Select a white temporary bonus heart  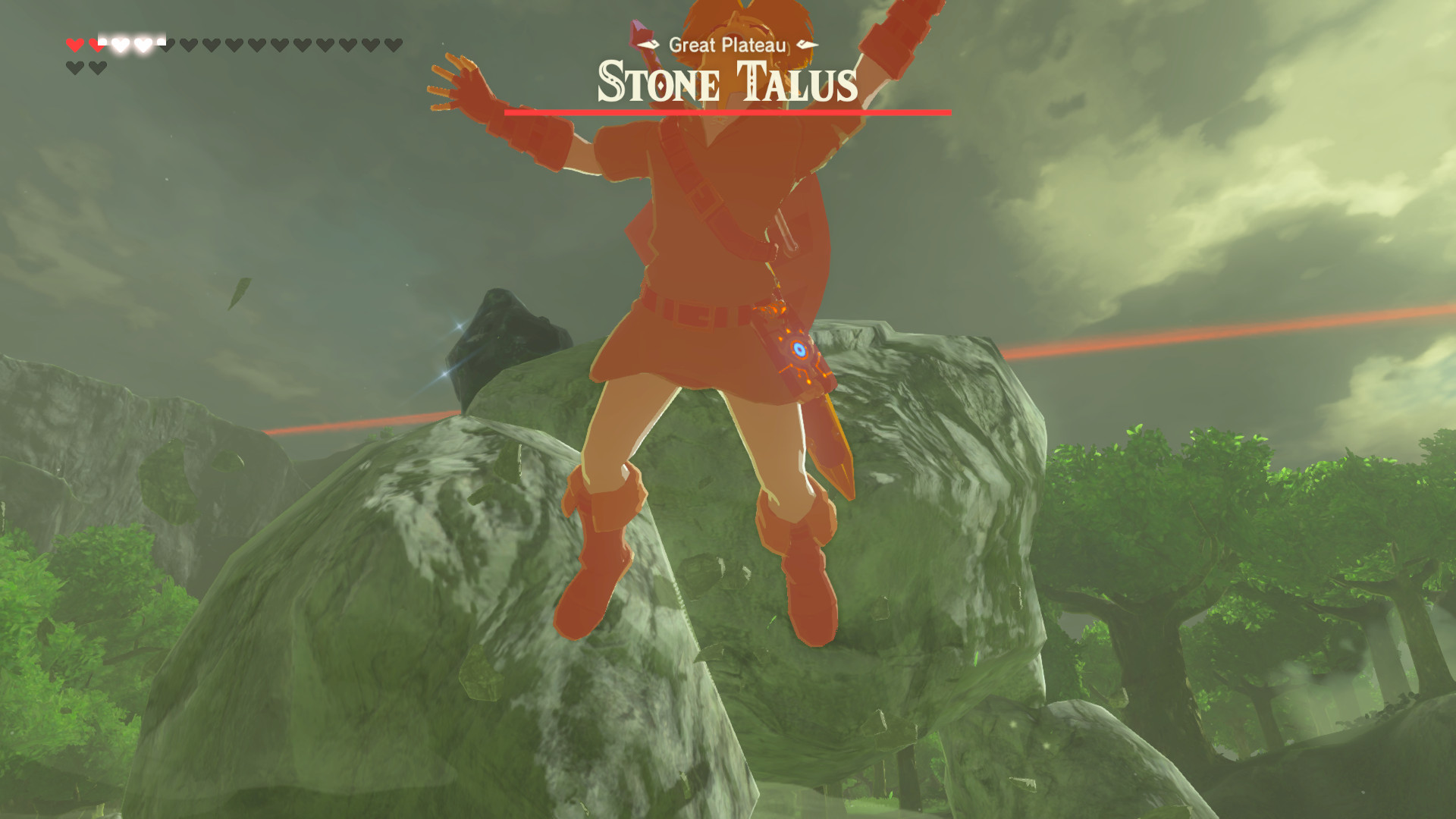coord(120,43)
